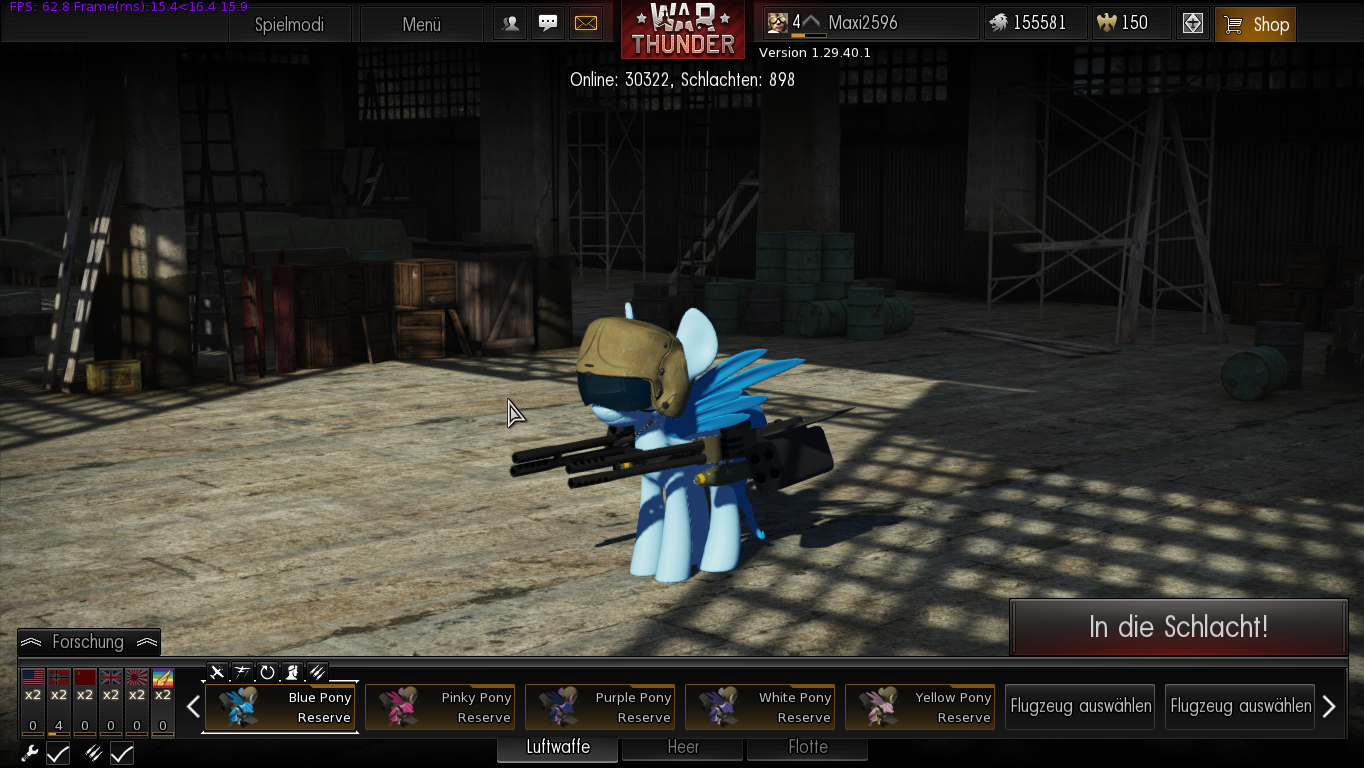
Task: Click In die Schlacht! to start battle
Action: click(x=1178, y=628)
